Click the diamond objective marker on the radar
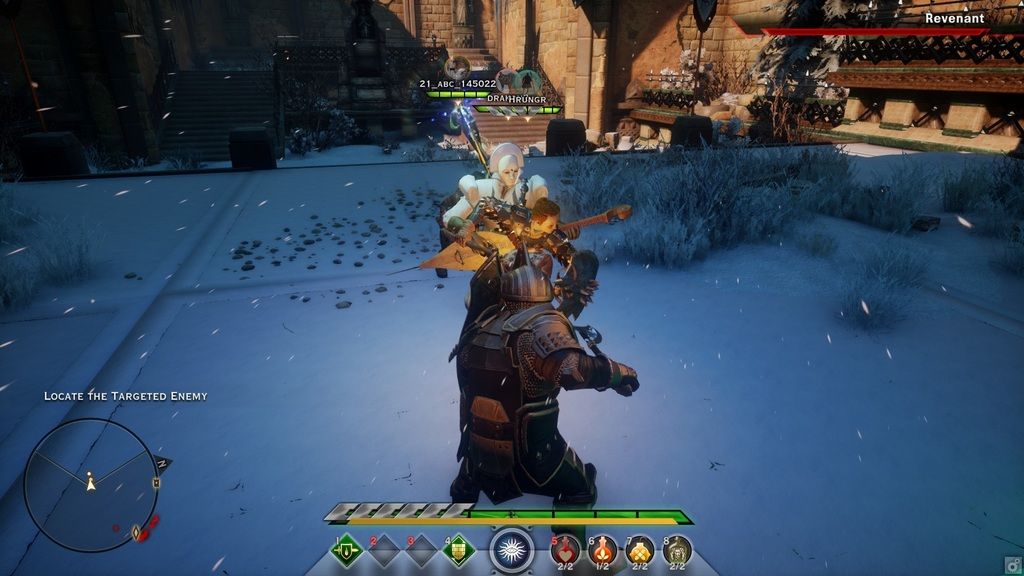The height and width of the screenshot is (576, 1024). [136, 532]
